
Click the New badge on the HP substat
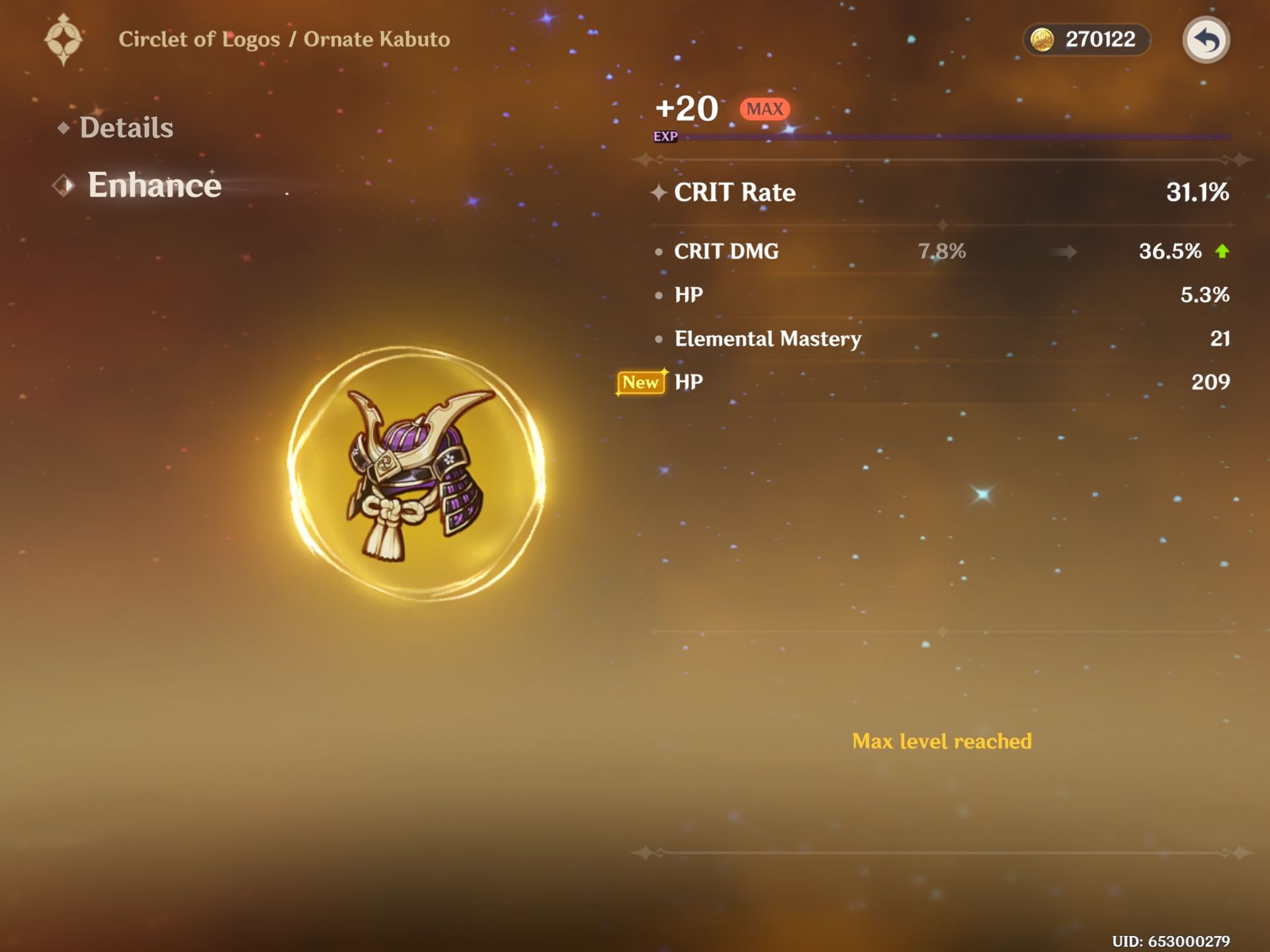[x=640, y=382]
